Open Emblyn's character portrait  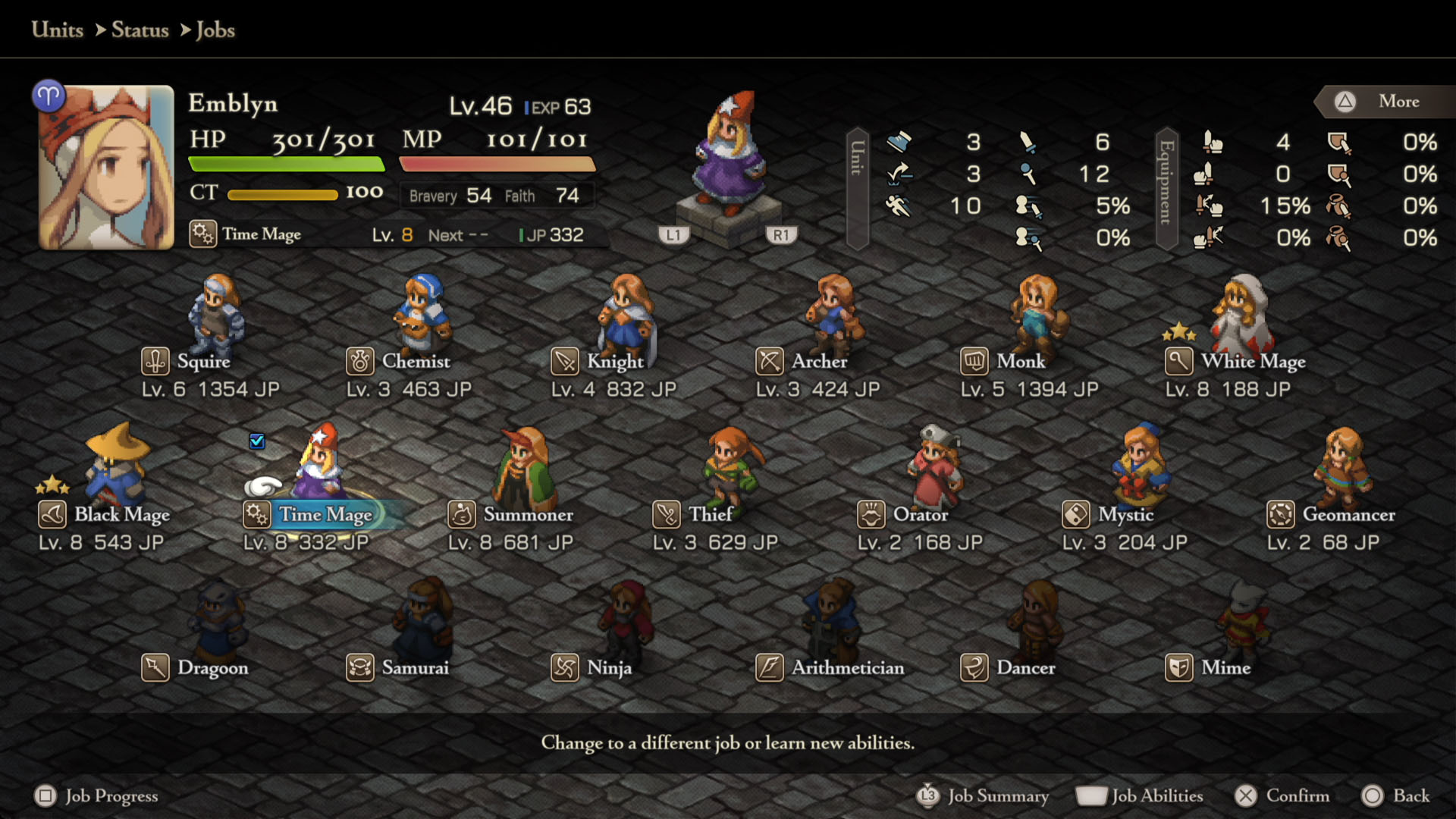coord(106,168)
